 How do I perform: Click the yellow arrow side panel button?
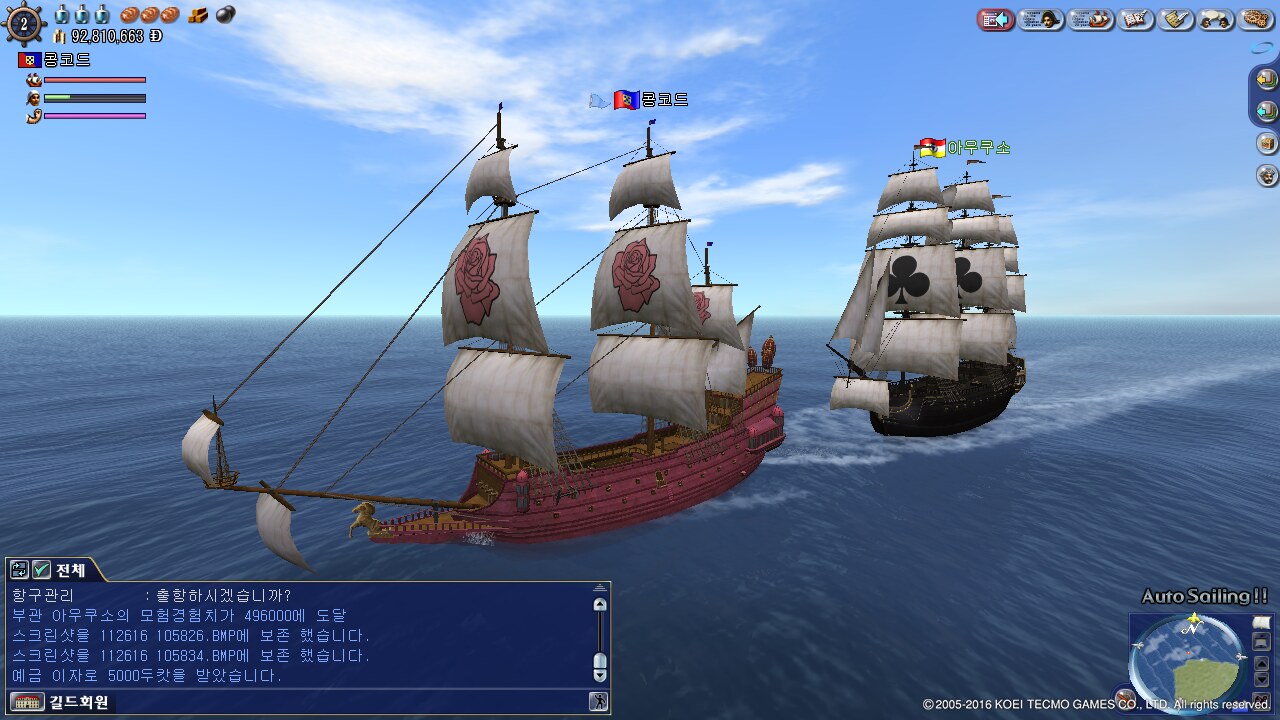click(1267, 78)
